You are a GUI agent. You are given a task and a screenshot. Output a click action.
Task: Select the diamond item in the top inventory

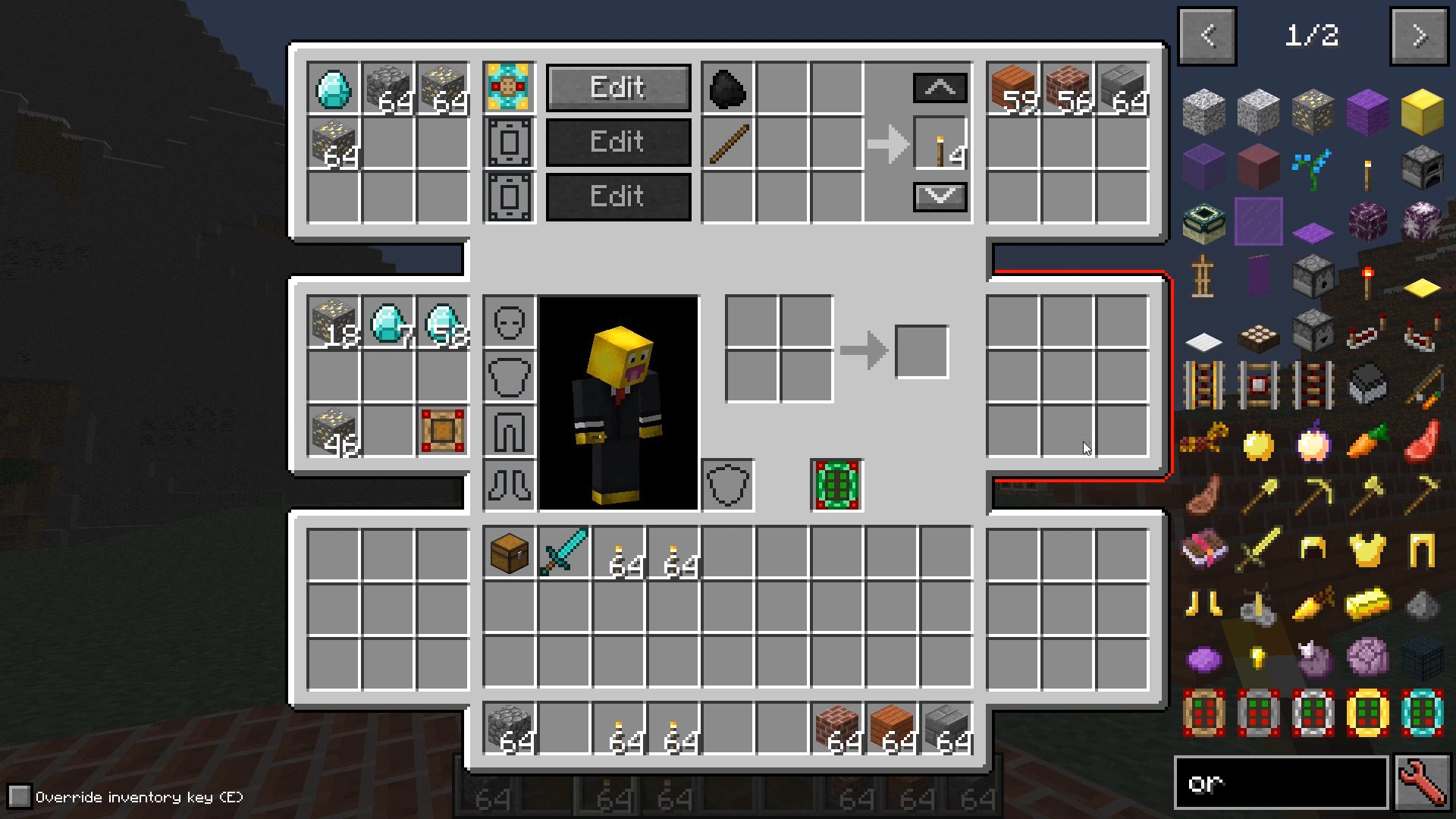(x=334, y=89)
